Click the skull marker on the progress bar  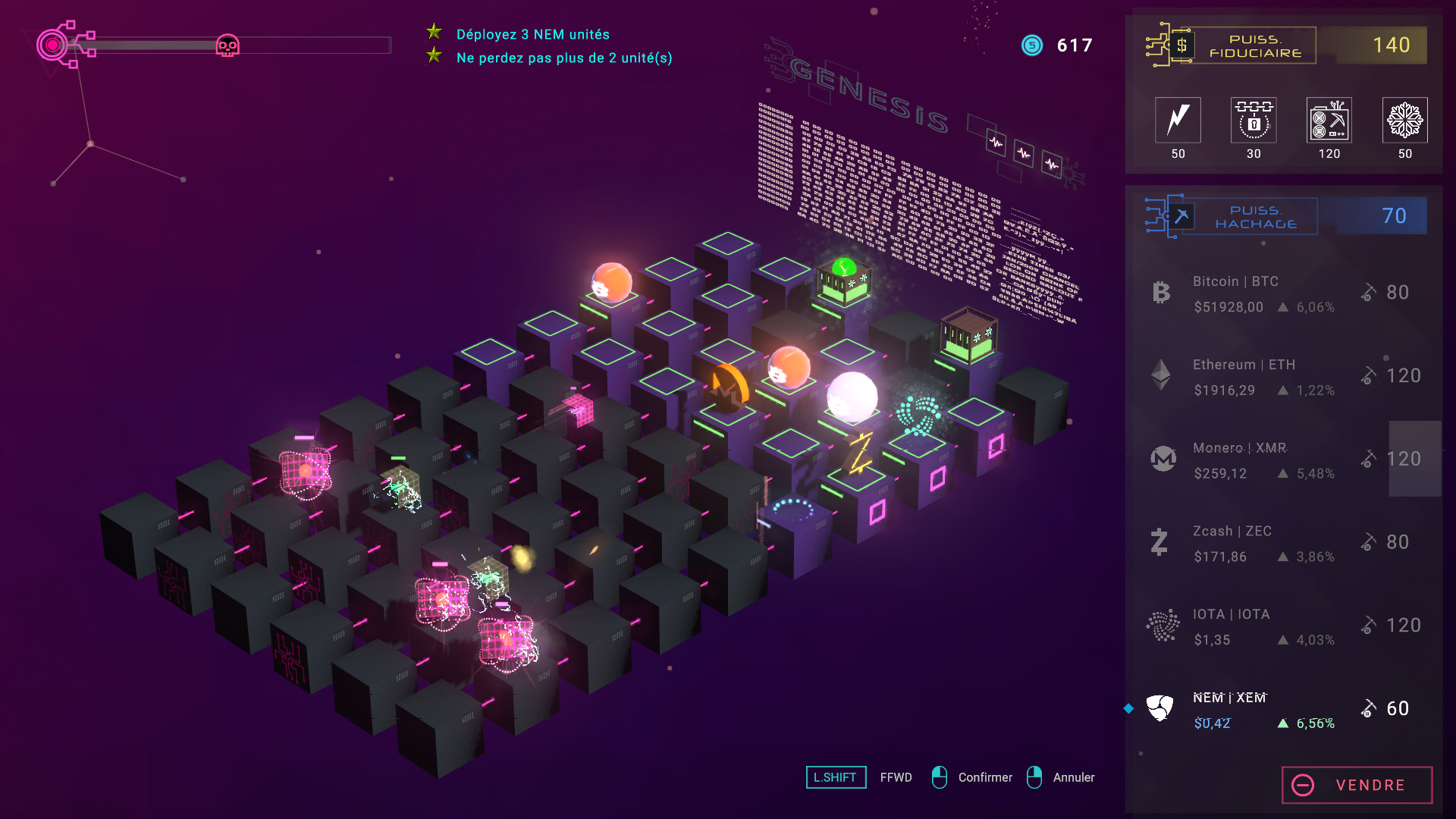click(227, 45)
